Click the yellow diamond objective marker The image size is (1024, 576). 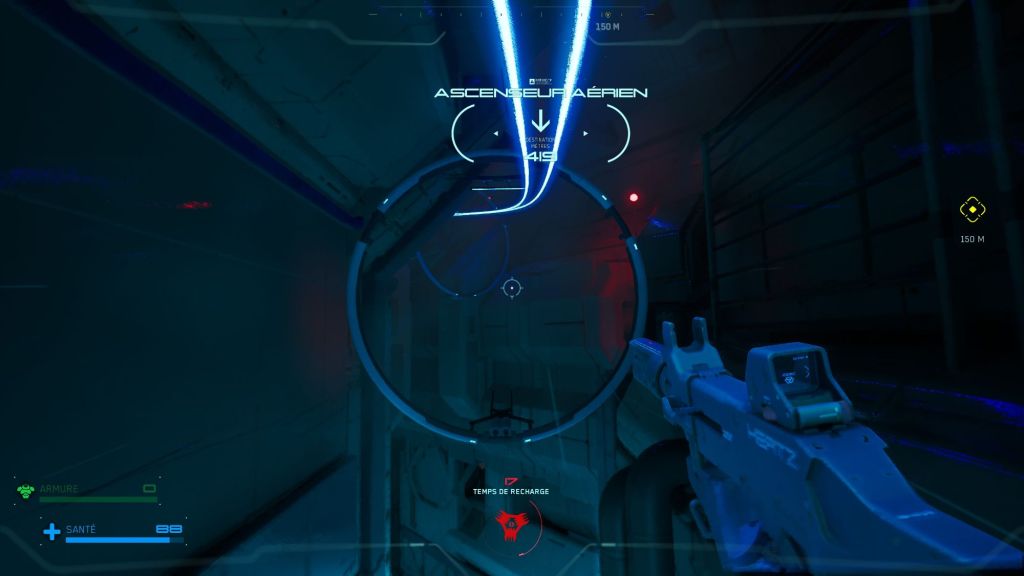[x=972, y=210]
